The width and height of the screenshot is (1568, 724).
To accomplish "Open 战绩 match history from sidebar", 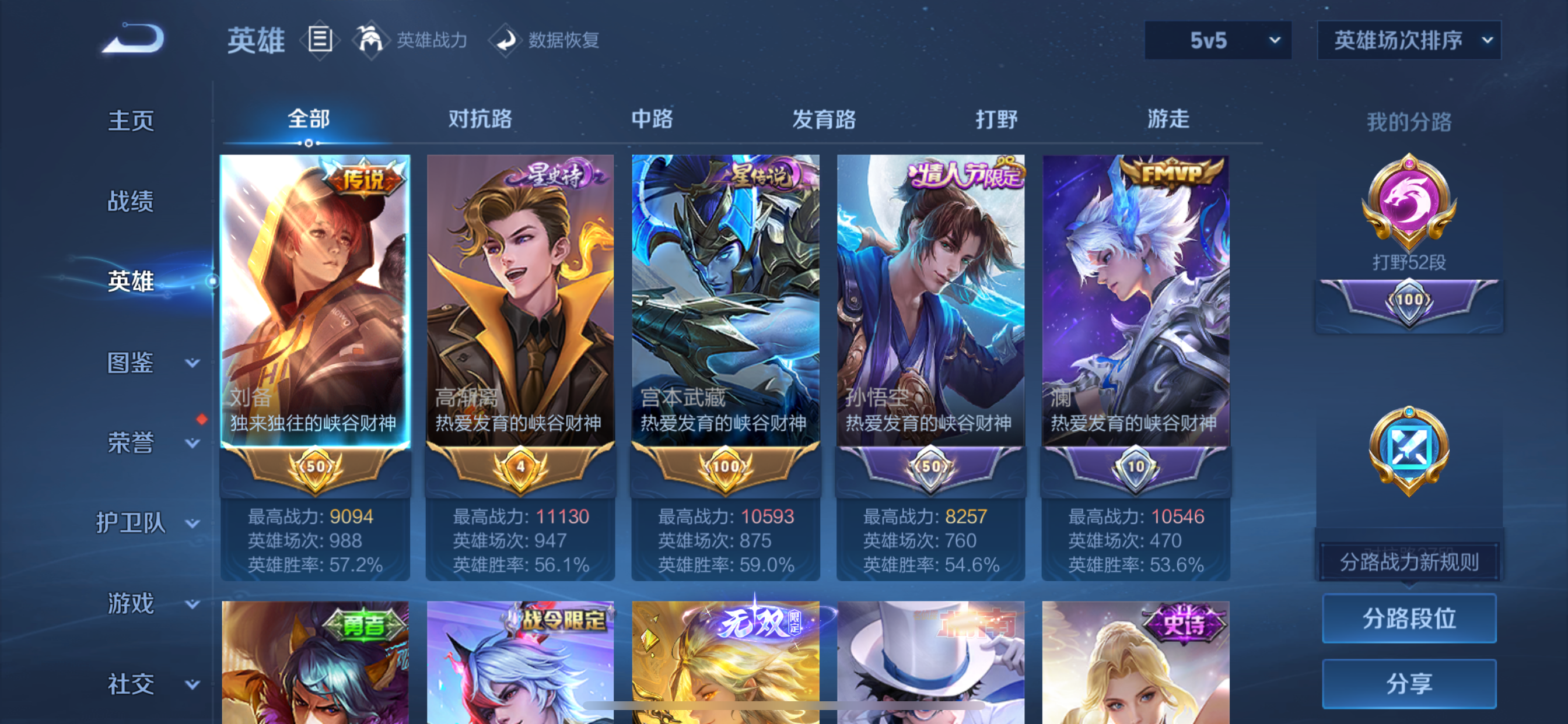I will (x=131, y=201).
